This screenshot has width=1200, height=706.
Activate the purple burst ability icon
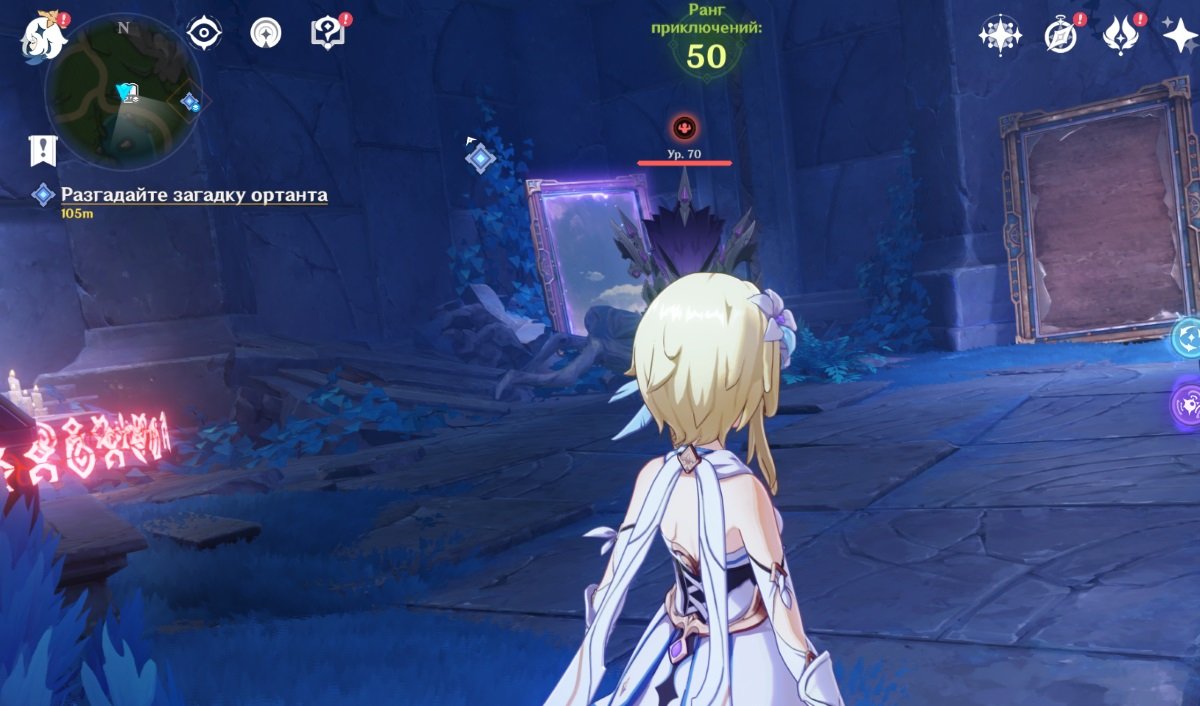tap(1188, 407)
